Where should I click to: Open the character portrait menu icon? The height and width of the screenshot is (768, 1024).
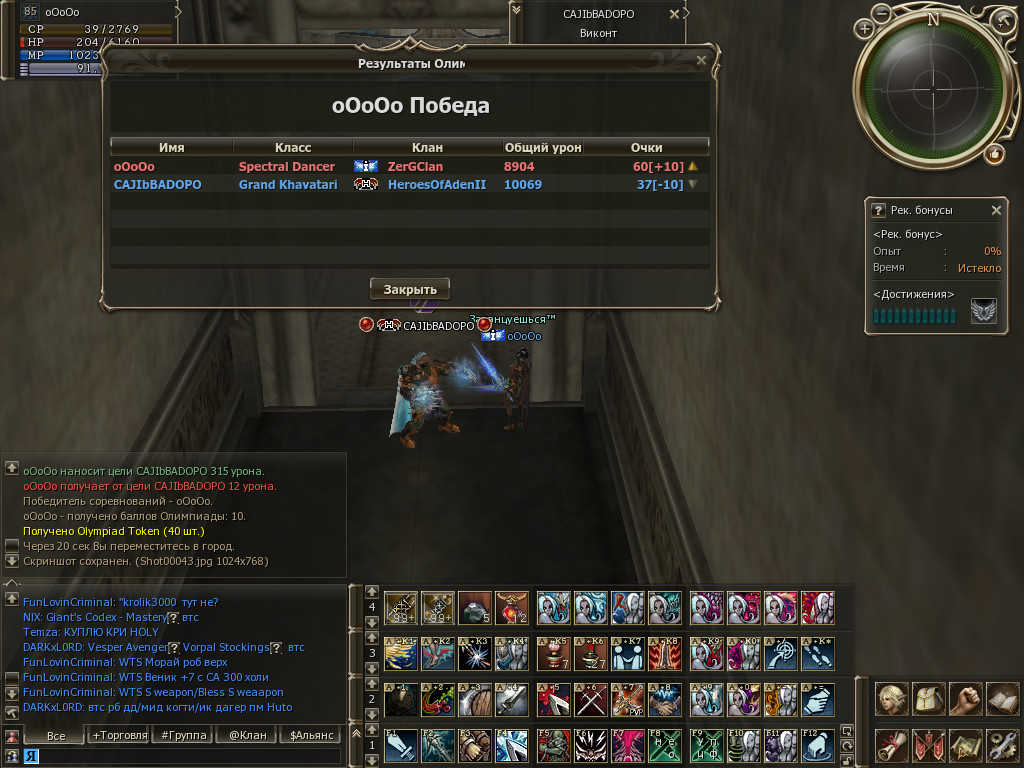891,698
